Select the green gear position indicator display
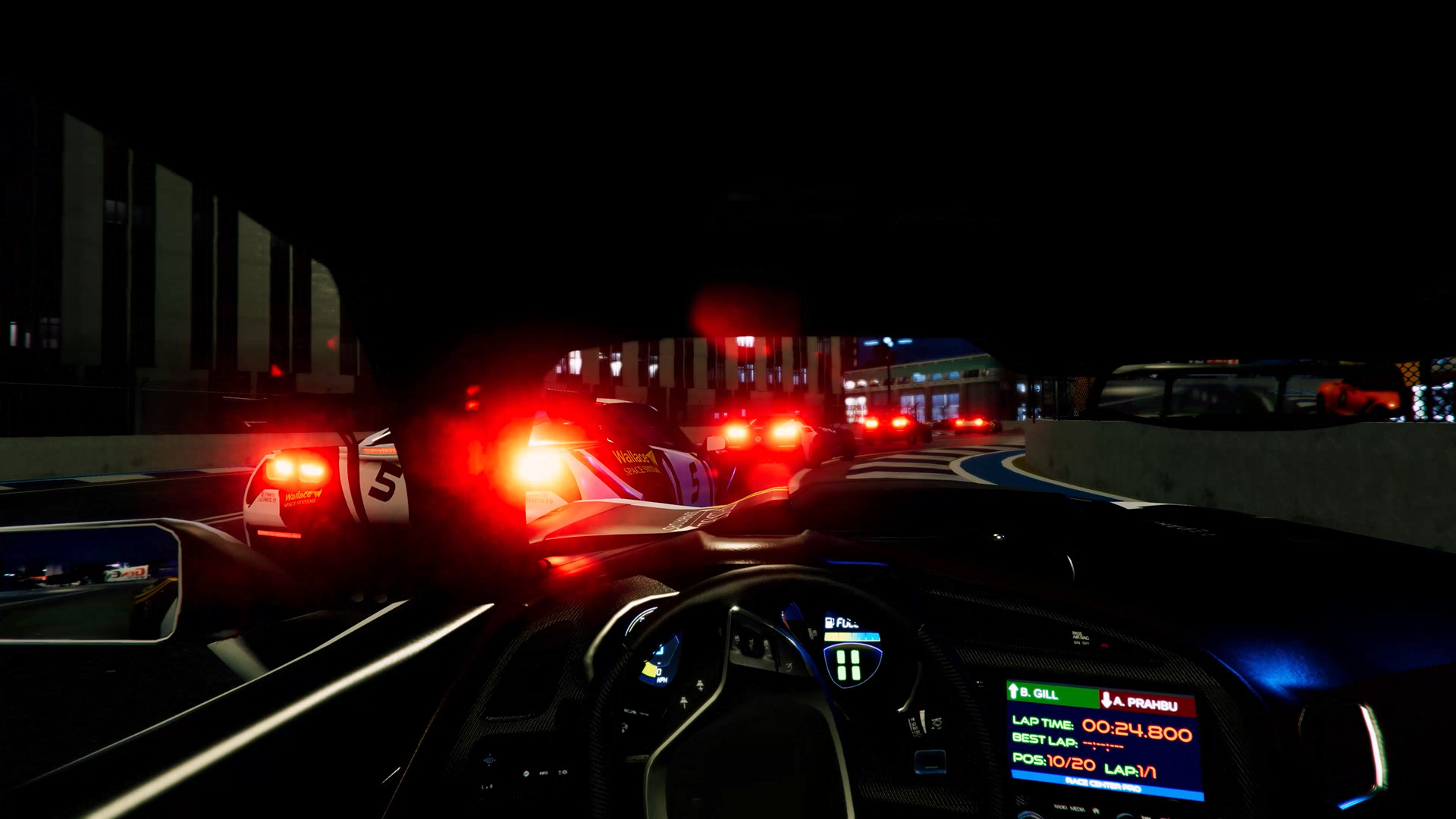The height and width of the screenshot is (819, 1456). 848,664
